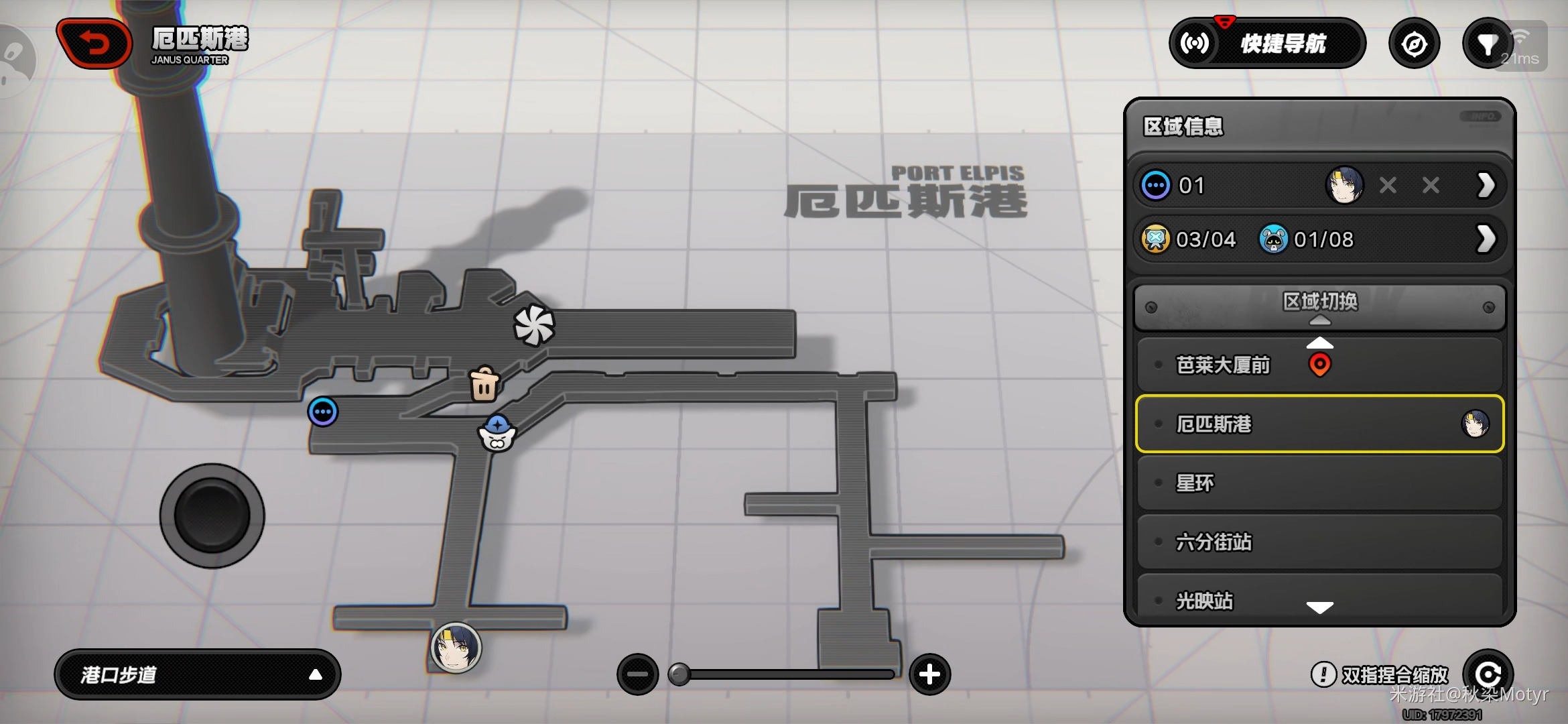Go back using the red return button
Image resolution: width=1568 pixels, height=724 pixels.
click(95, 44)
